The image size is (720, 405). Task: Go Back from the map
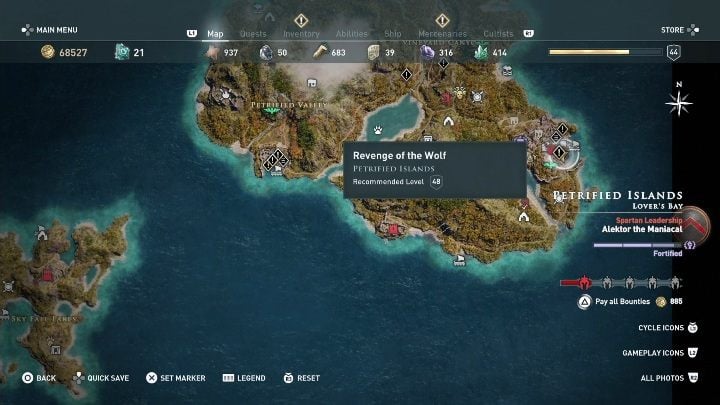coord(40,378)
